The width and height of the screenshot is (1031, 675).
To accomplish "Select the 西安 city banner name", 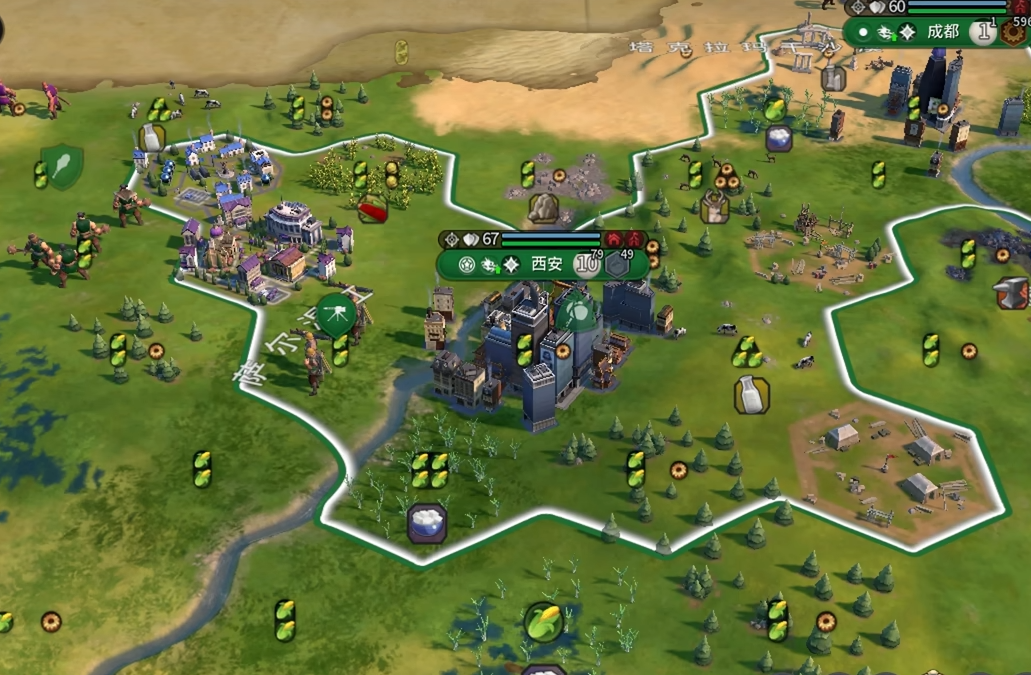I will [x=546, y=265].
